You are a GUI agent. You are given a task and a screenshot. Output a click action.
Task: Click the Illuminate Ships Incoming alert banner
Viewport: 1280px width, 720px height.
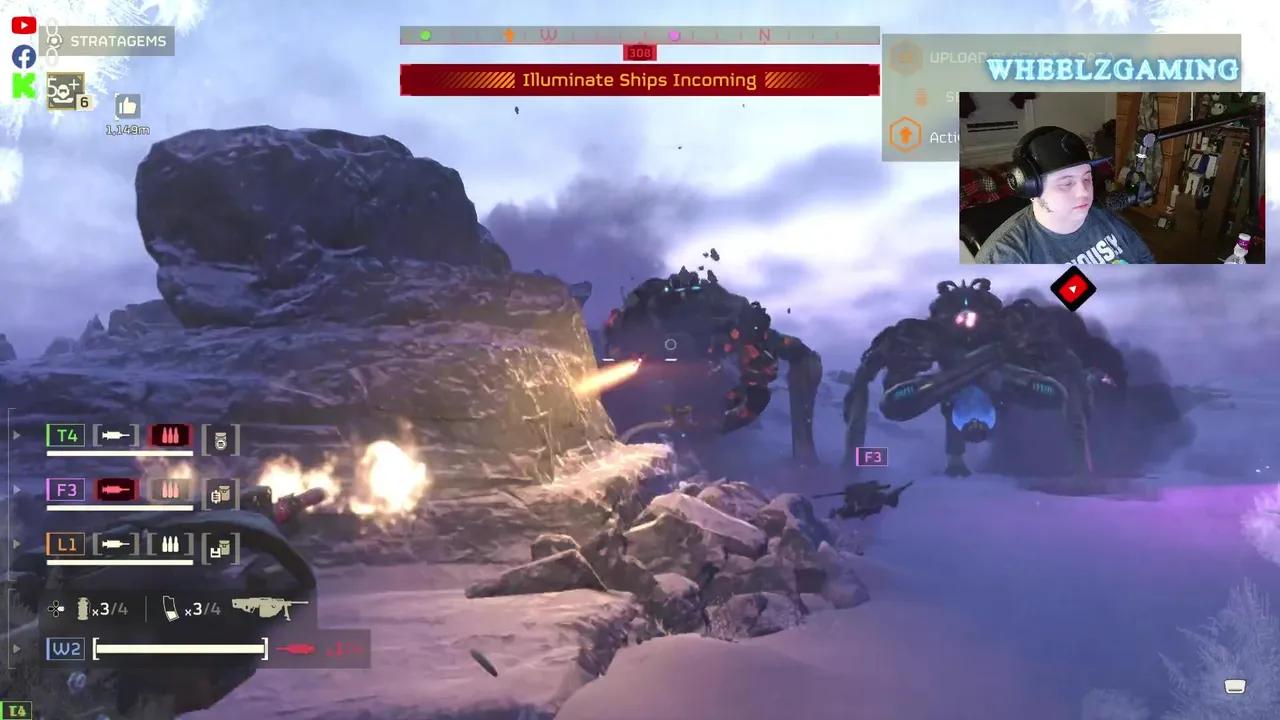639,80
